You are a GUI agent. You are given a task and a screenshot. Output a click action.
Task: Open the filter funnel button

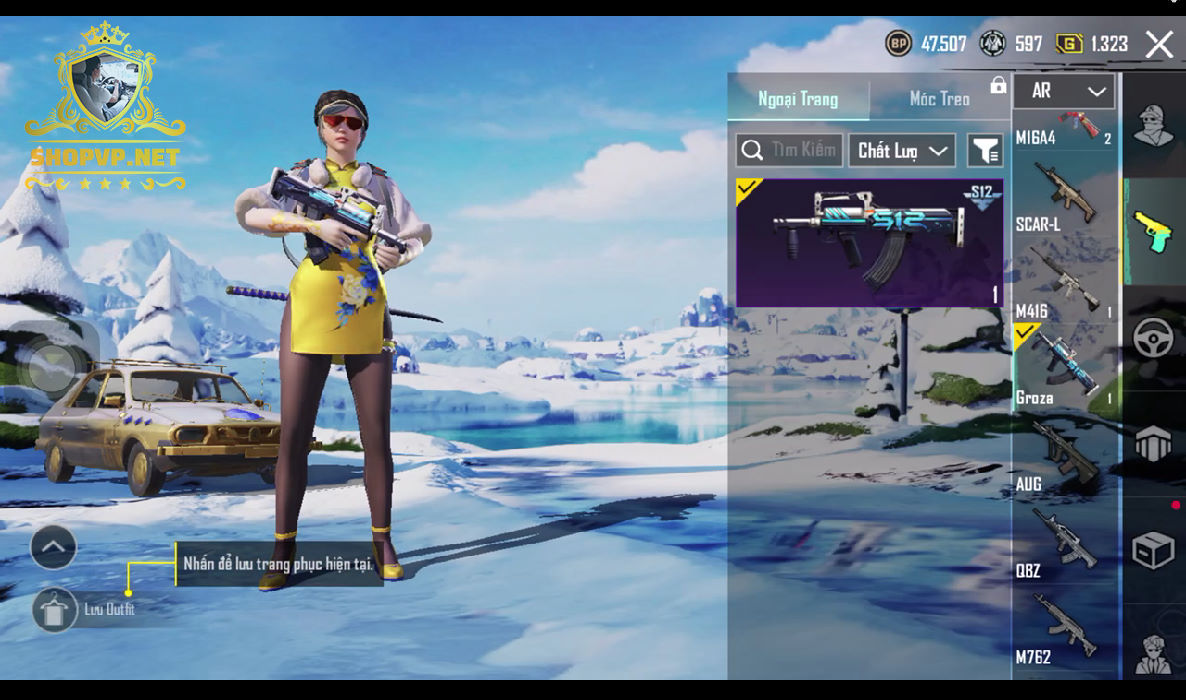point(985,151)
